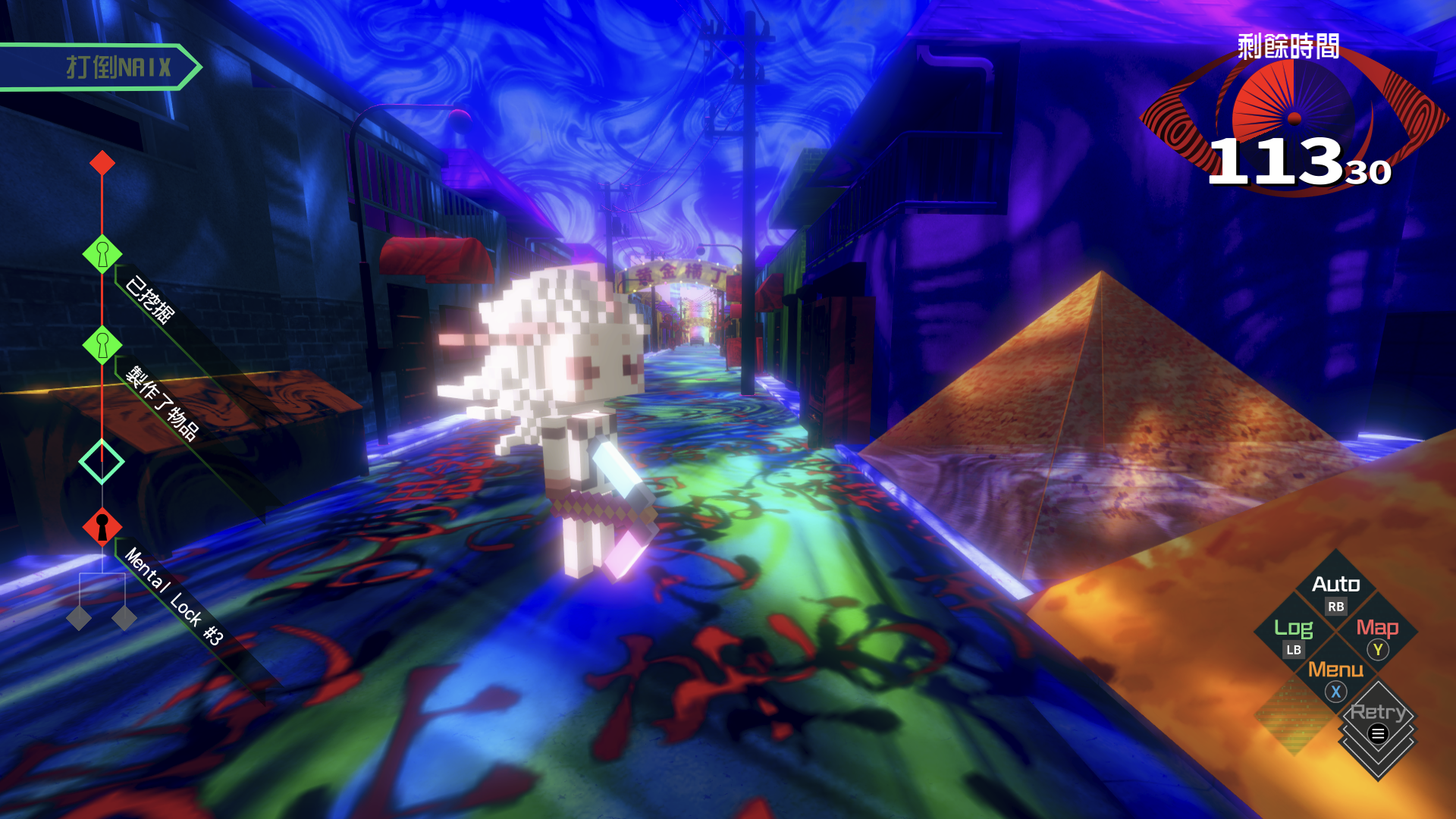Select the green keyhole node labeled 製作了物品
The image size is (1456, 819).
click(x=102, y=345)
